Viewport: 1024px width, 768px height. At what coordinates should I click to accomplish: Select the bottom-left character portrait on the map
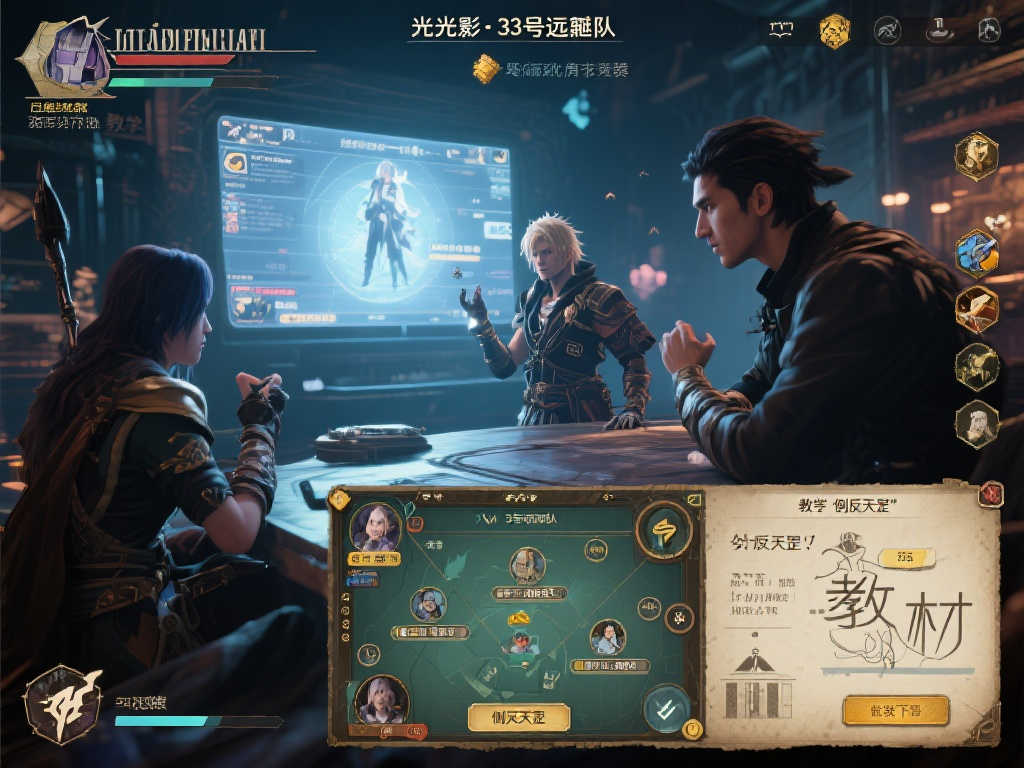tap(379, 700)
